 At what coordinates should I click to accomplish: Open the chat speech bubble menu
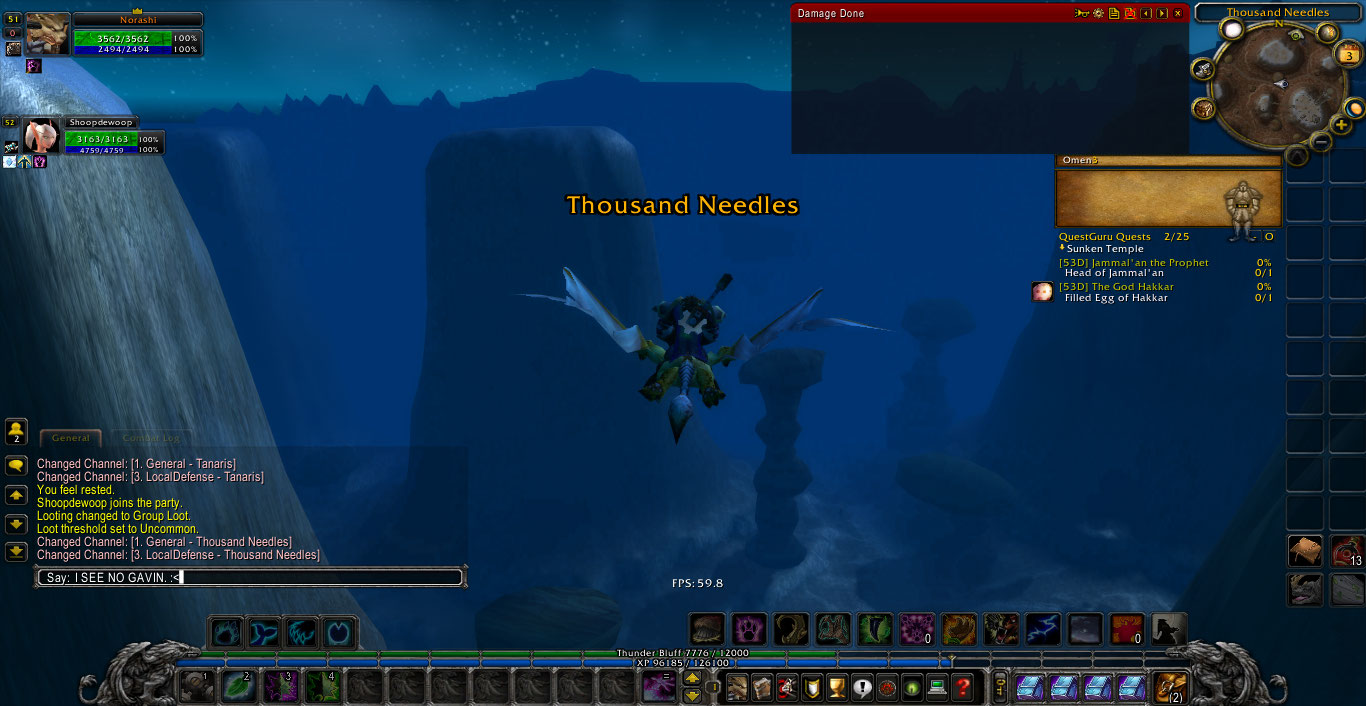(x=16, y=466)
